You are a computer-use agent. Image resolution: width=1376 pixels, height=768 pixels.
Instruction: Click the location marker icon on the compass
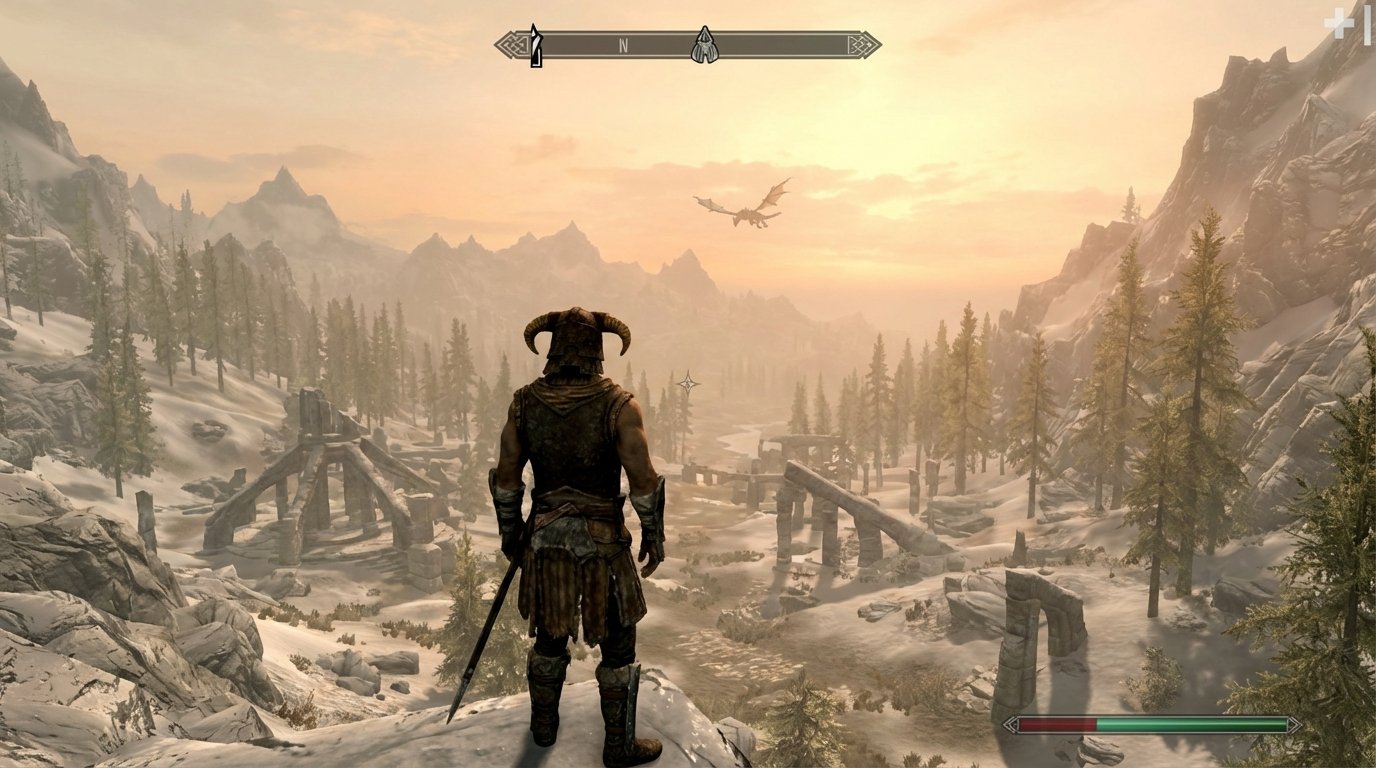[x=706, y=42]
